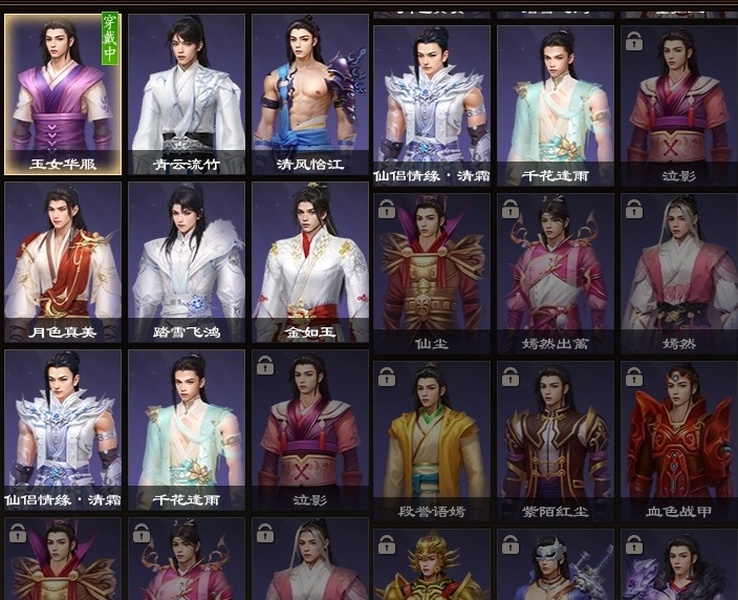Choose the 踏雪飞鸿 fur-collared outfit
The width and height of the screenshot is (738, 600).
point(186,262)
